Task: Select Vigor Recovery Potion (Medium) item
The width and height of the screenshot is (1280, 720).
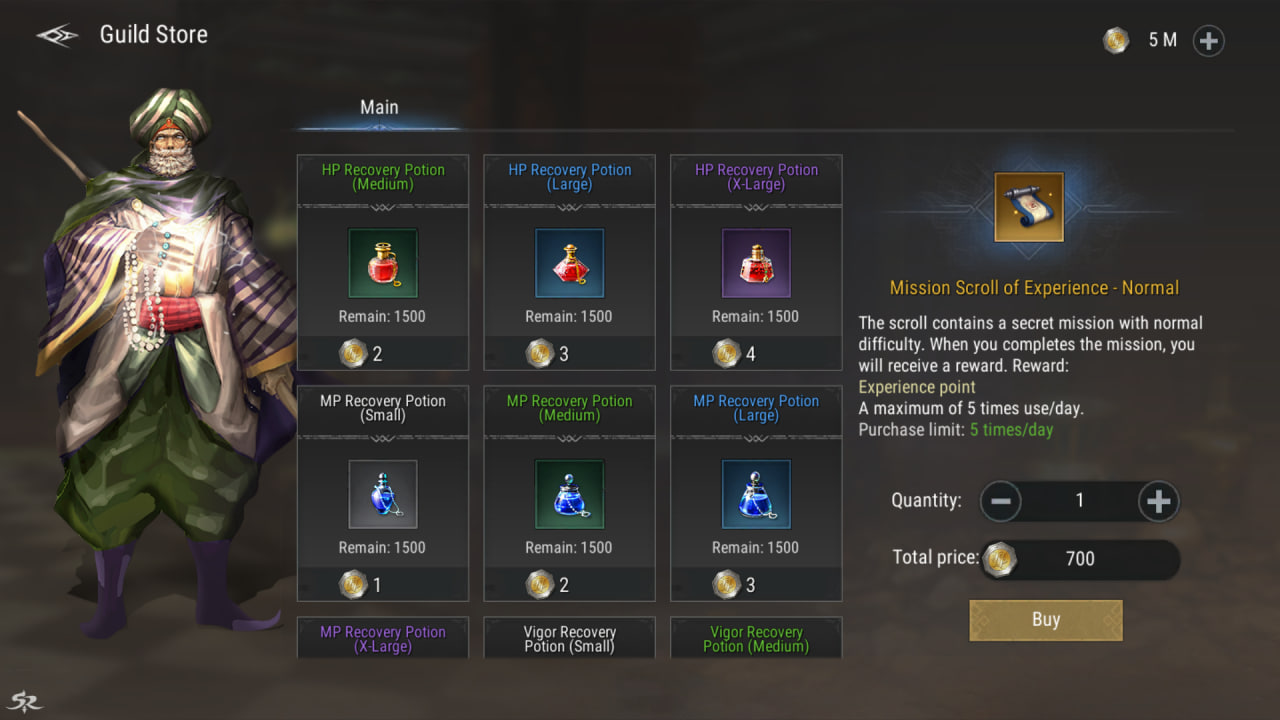Action: point(756,639)
